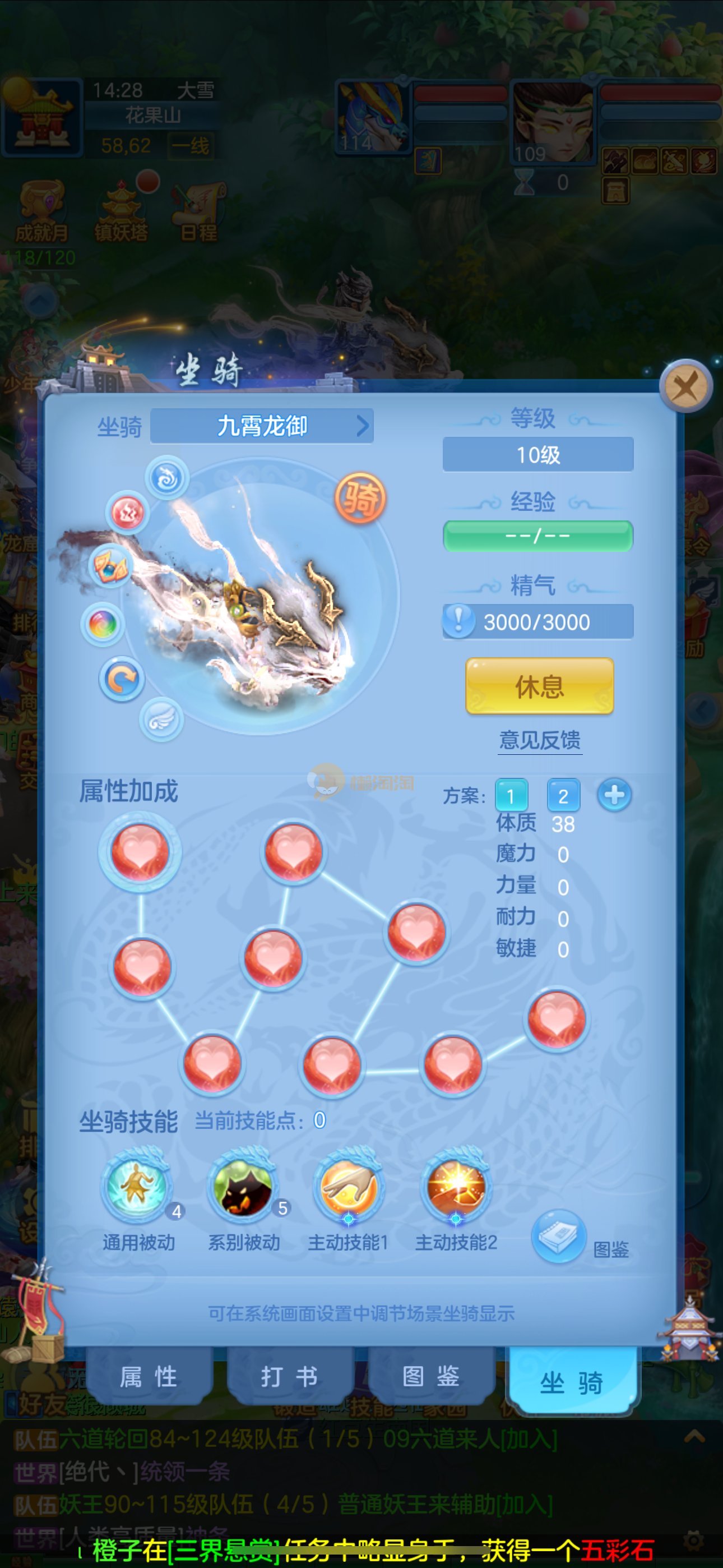This screenshot has width=723, height=1568.
Task: Close the mount panel
Action: pyautogui.click(x=686, y=386)
